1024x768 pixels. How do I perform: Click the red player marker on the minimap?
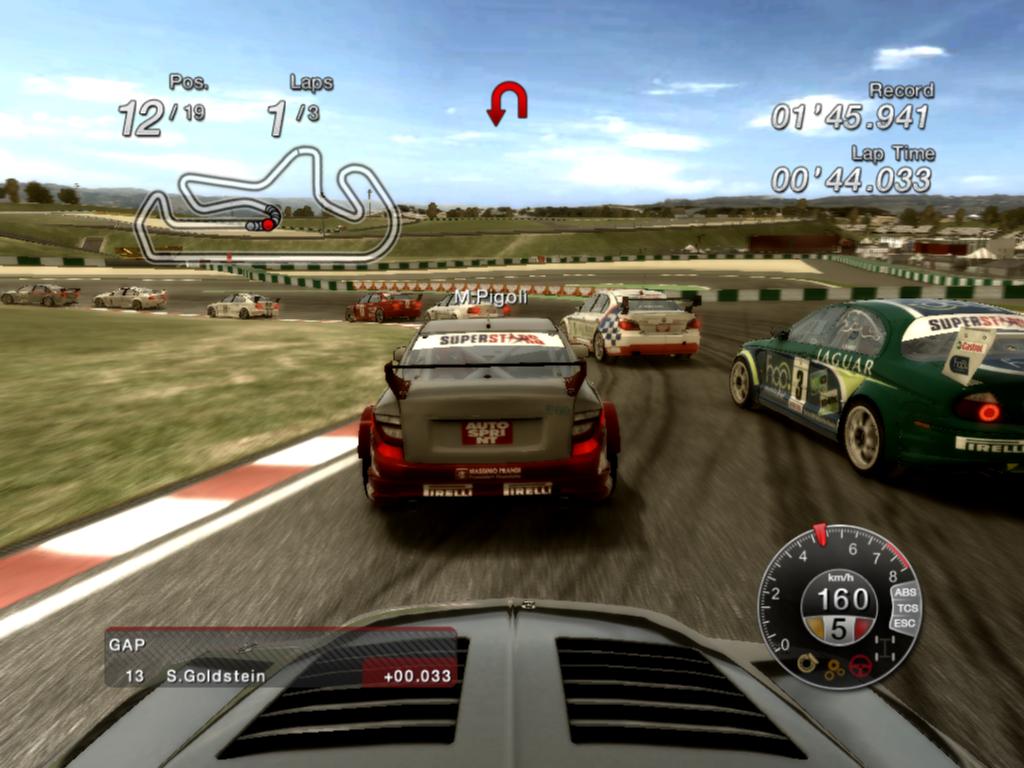pyautogui.click(x=268, y=224)
